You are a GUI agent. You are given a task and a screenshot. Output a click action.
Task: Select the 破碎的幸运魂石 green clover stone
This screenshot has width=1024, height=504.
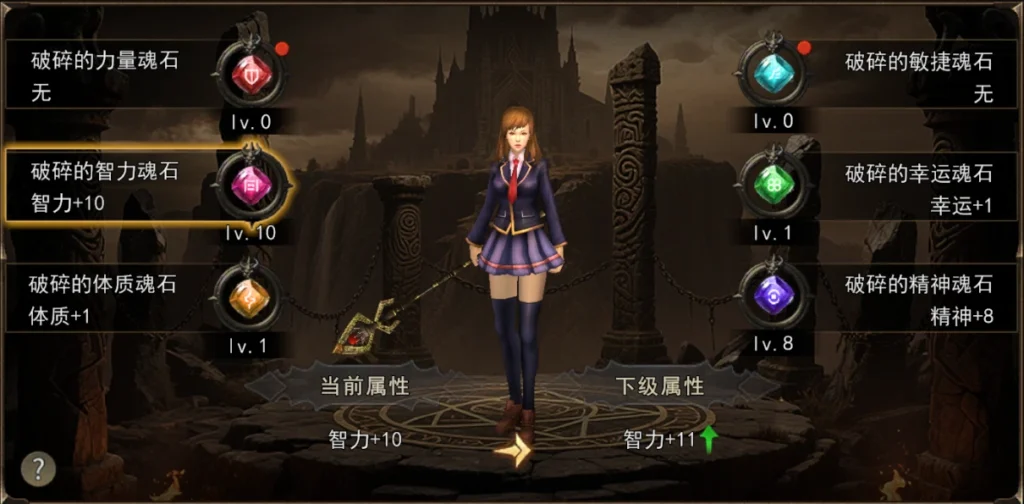[772, 186]
